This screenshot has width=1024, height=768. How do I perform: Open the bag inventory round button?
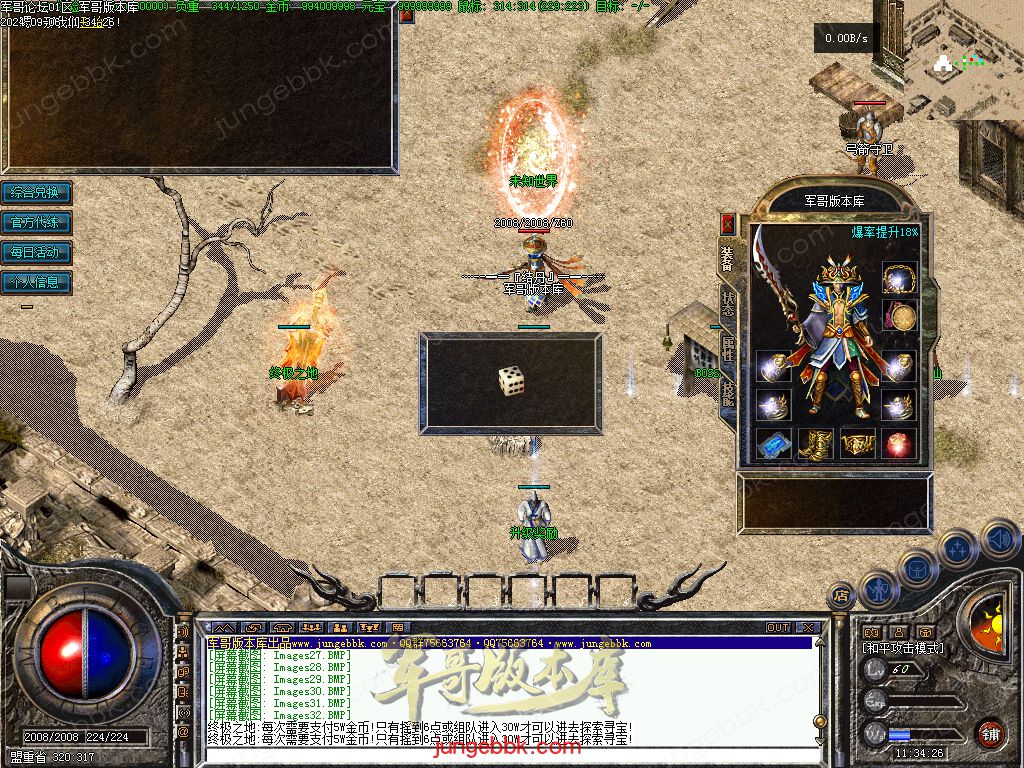coord(917,569)
